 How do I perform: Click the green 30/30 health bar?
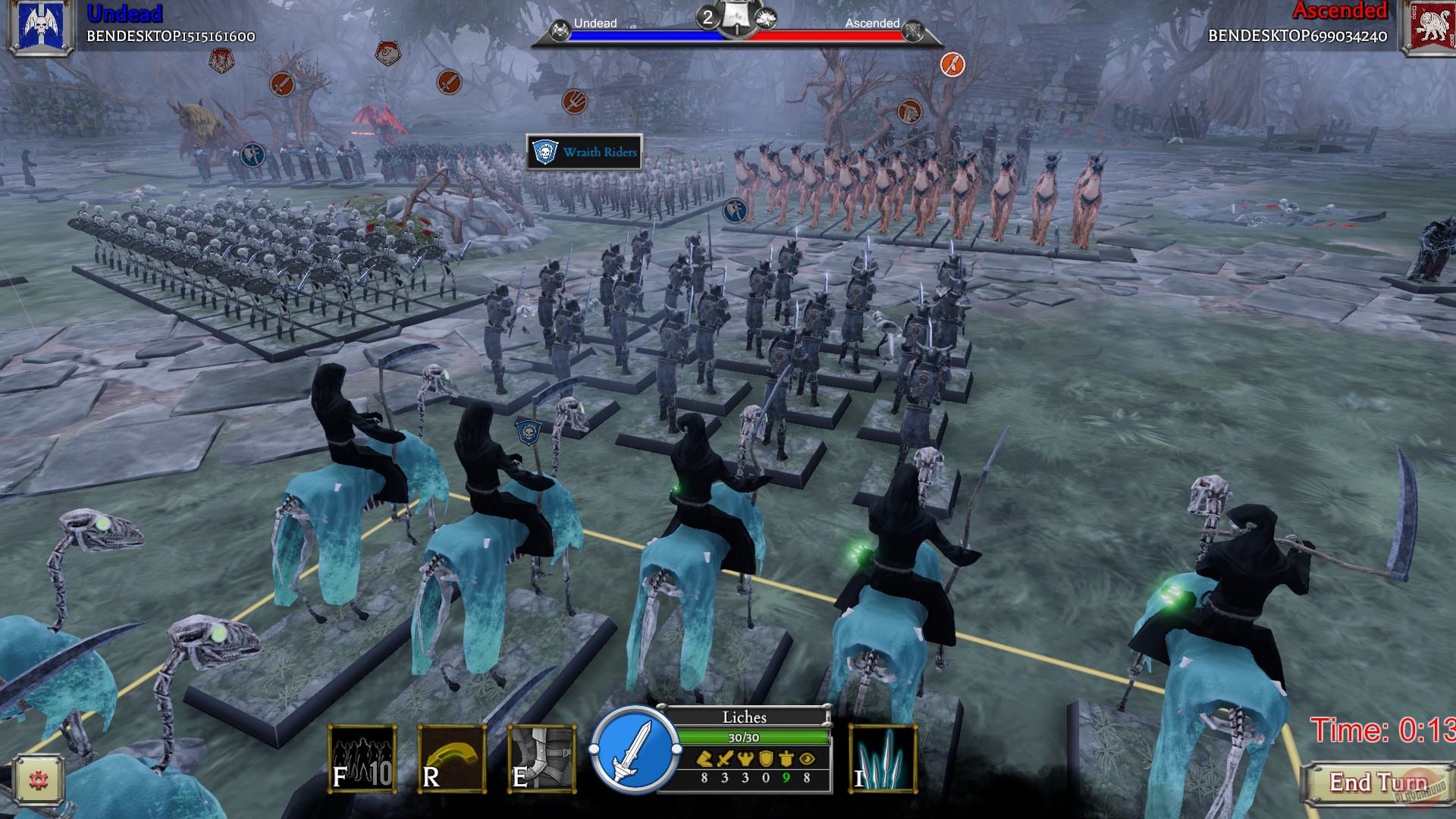[745, 736]
